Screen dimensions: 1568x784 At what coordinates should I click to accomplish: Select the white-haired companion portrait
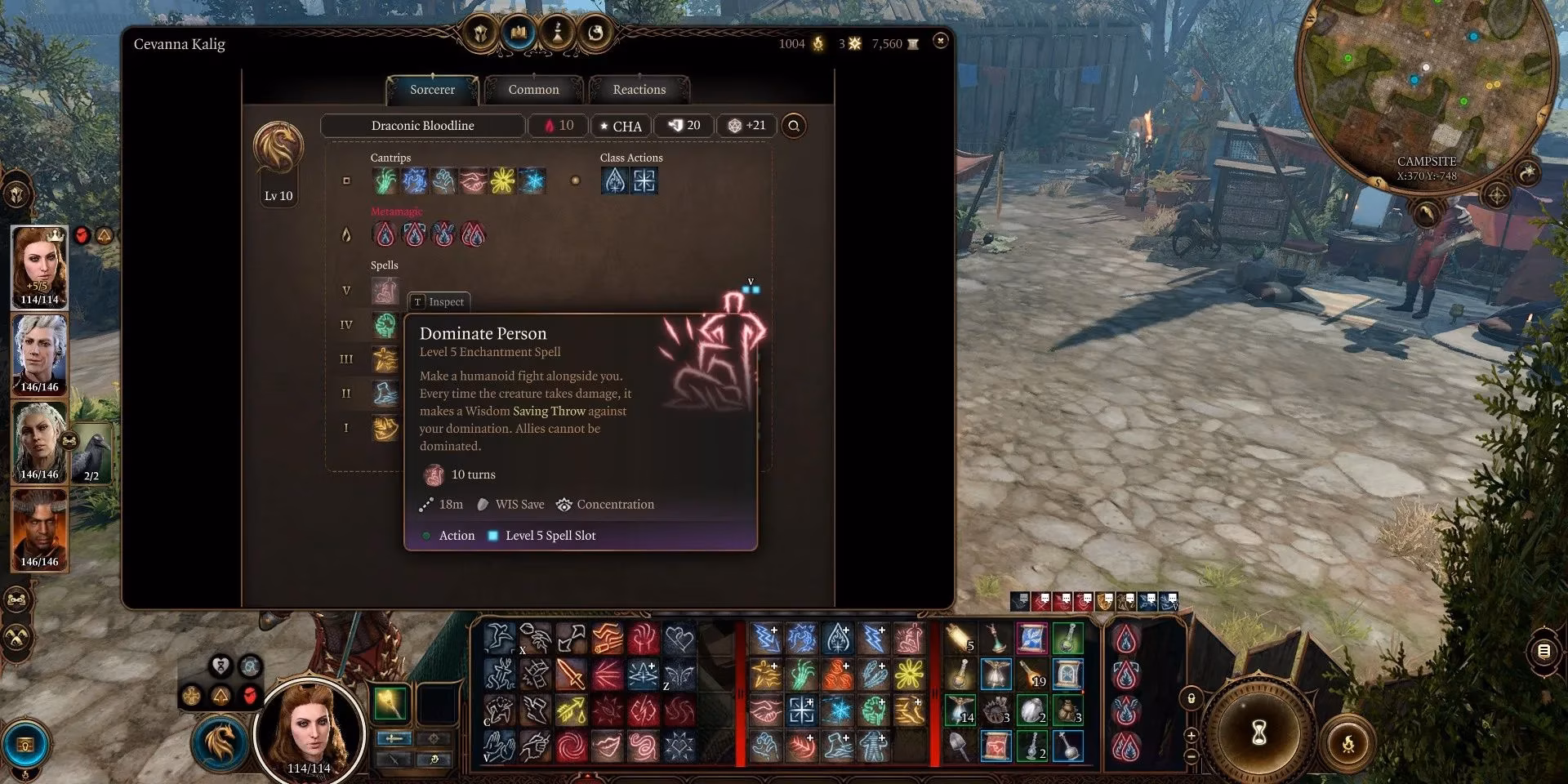pos(39,354)
